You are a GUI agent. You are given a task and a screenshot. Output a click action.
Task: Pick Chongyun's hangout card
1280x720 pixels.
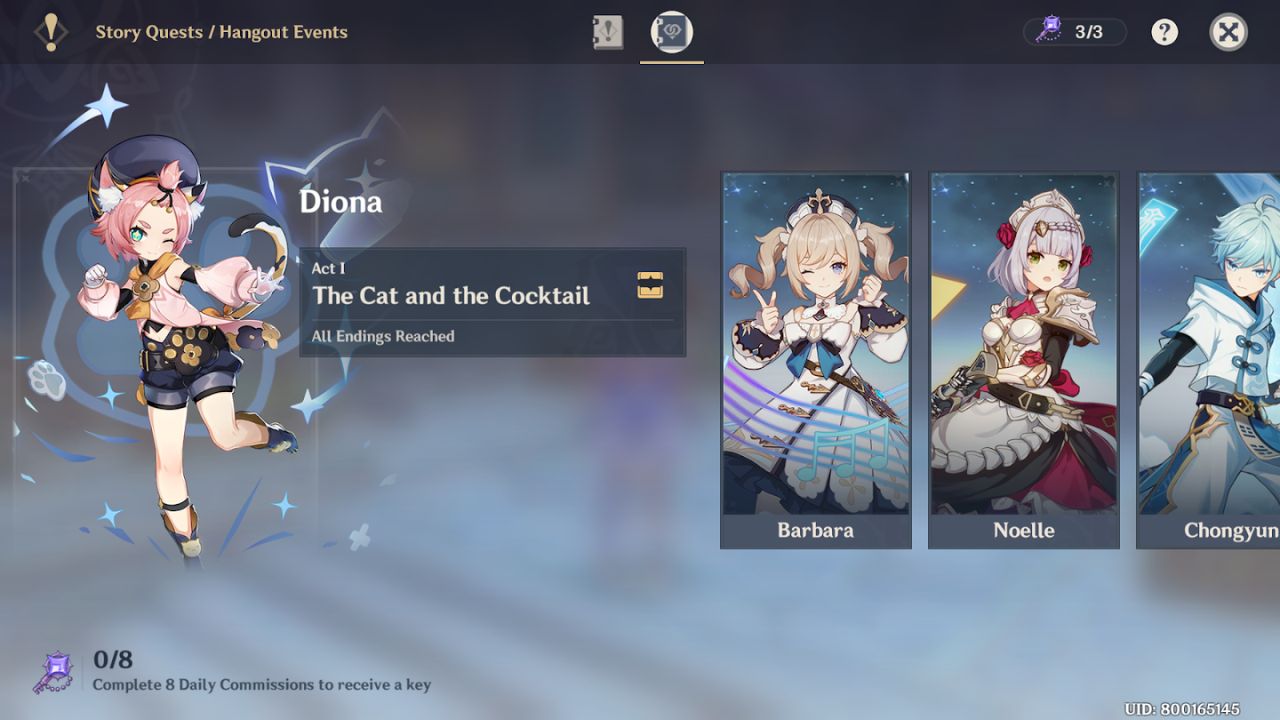click(1210, 360)
